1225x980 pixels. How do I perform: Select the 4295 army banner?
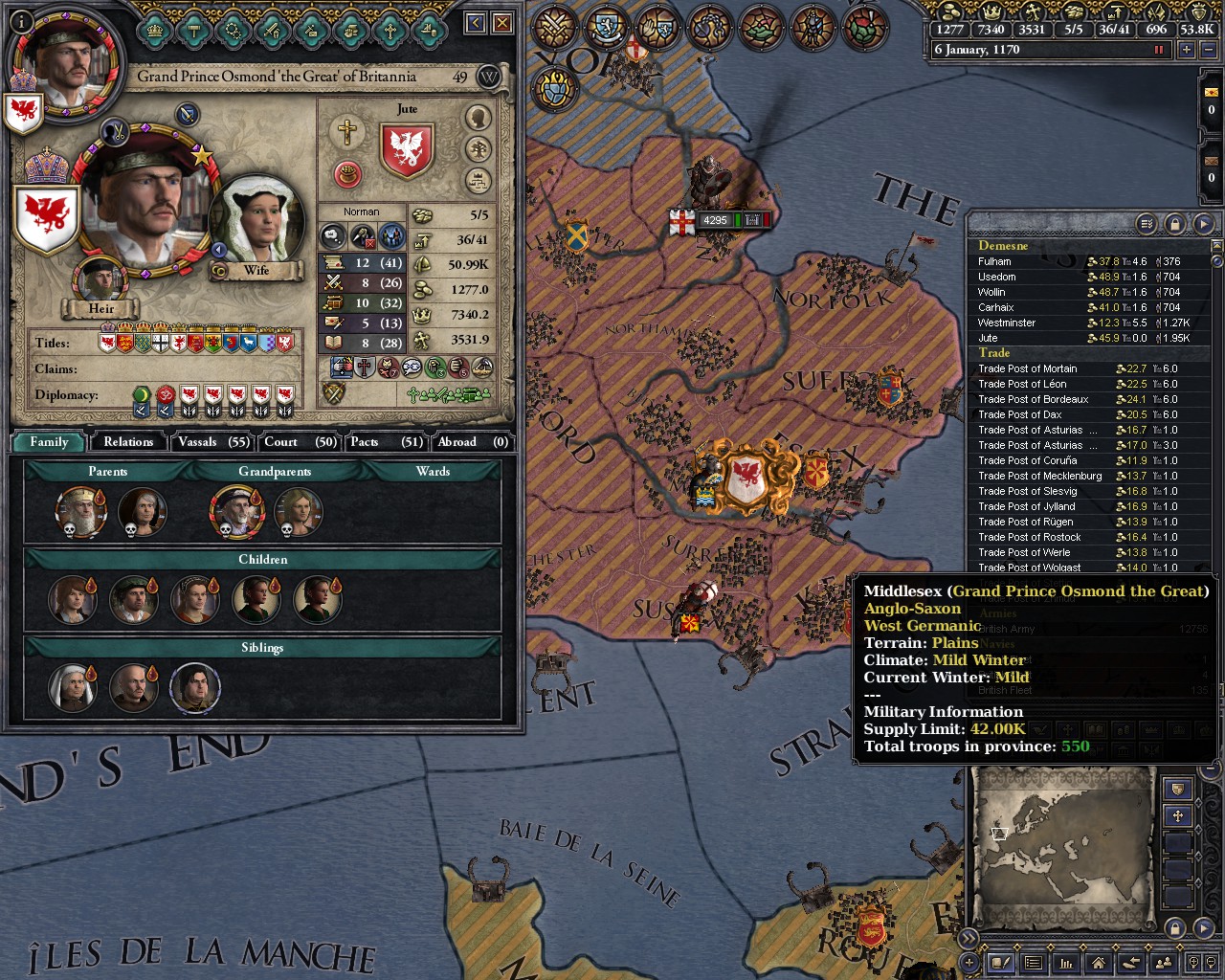(715, 220)
